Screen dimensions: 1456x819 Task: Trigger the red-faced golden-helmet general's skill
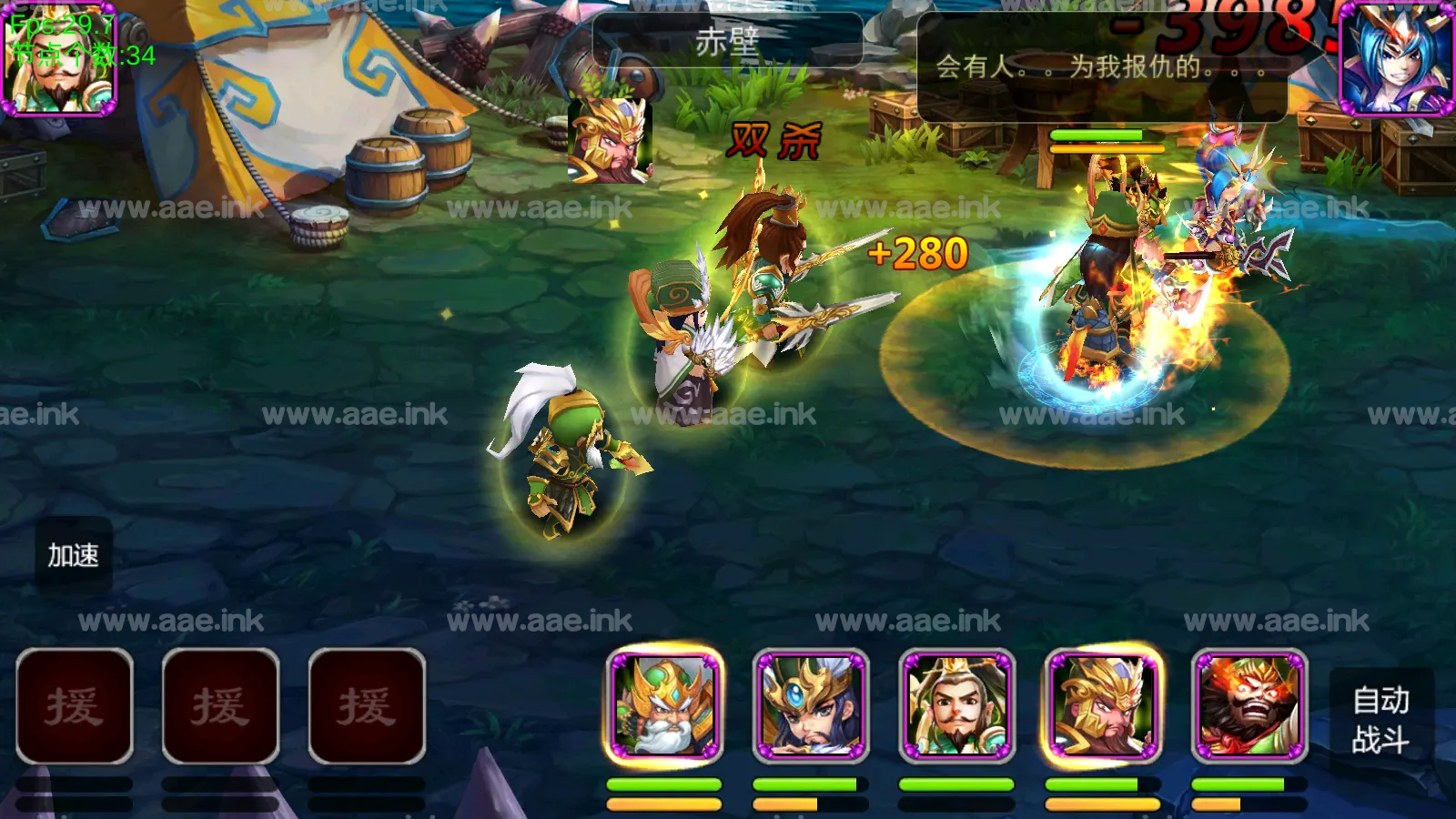pyautogui.click(x=1103, y=706)
